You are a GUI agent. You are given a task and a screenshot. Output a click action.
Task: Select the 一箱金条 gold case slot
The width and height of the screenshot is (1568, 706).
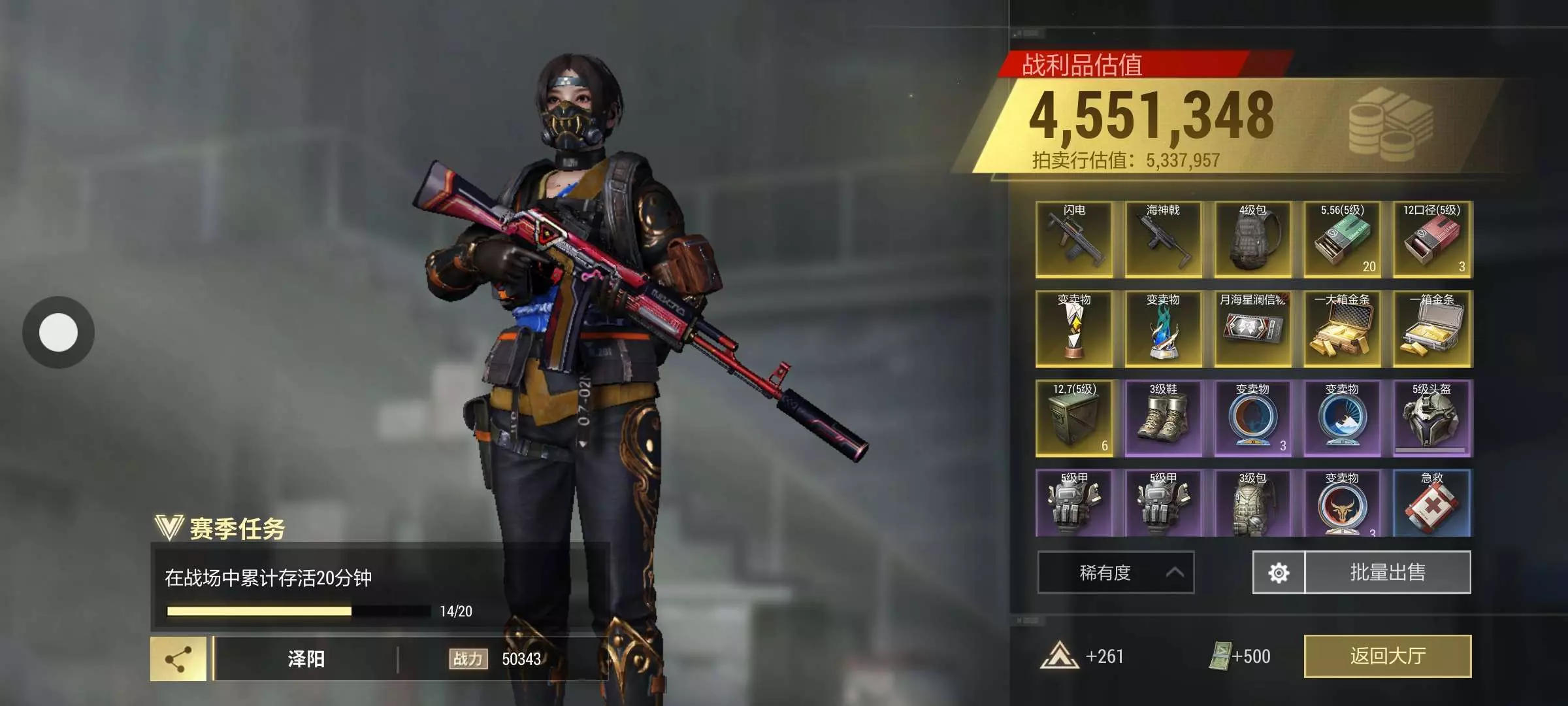coord(1431,329)
